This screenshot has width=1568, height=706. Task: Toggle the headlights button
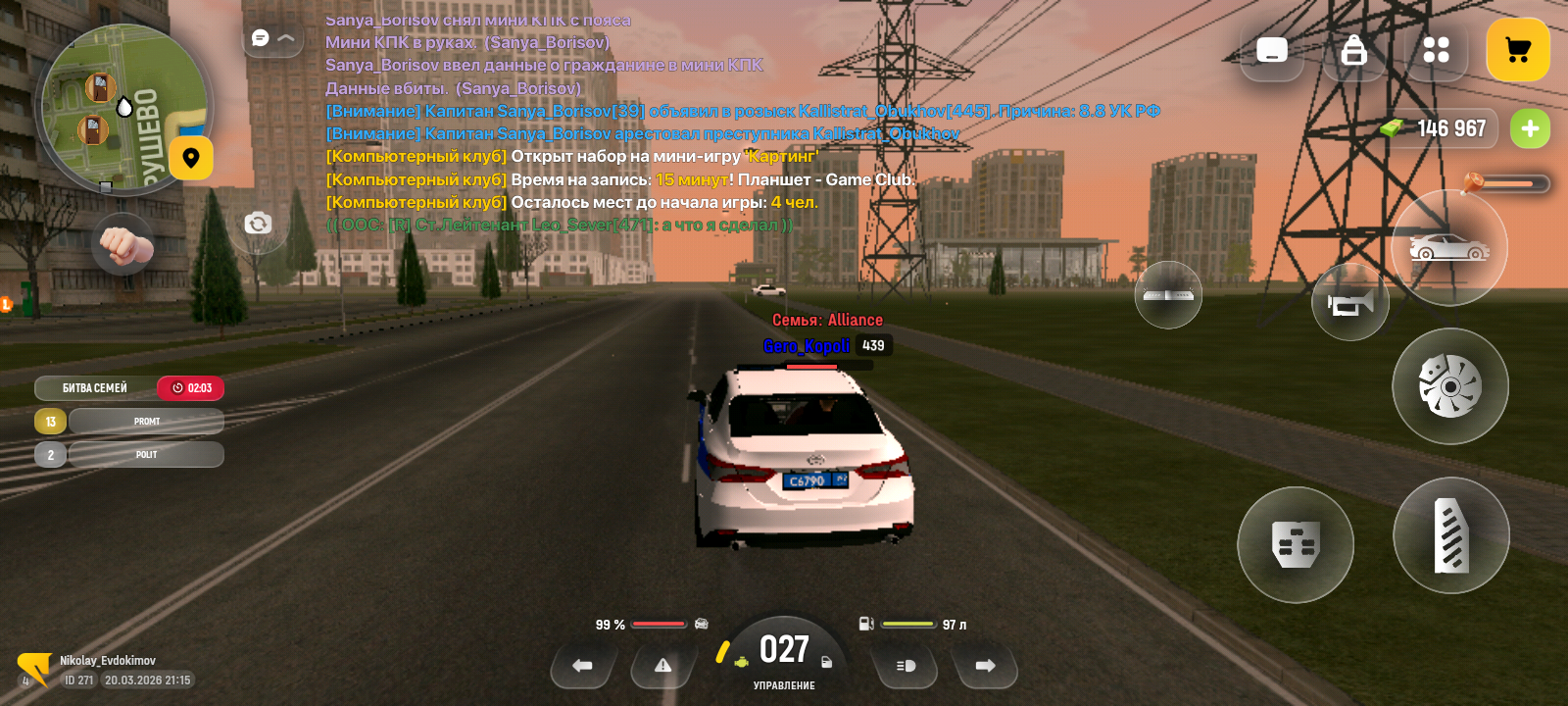(906, 666)
